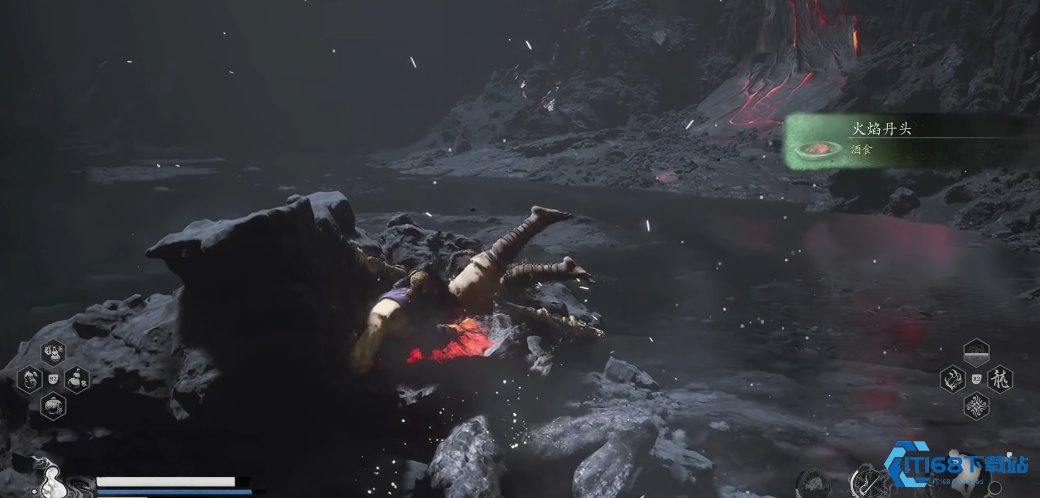Viewport: 1040px width, 498px height.
Task: Use the left gourd item slot
Action: (x=29, y=379)
